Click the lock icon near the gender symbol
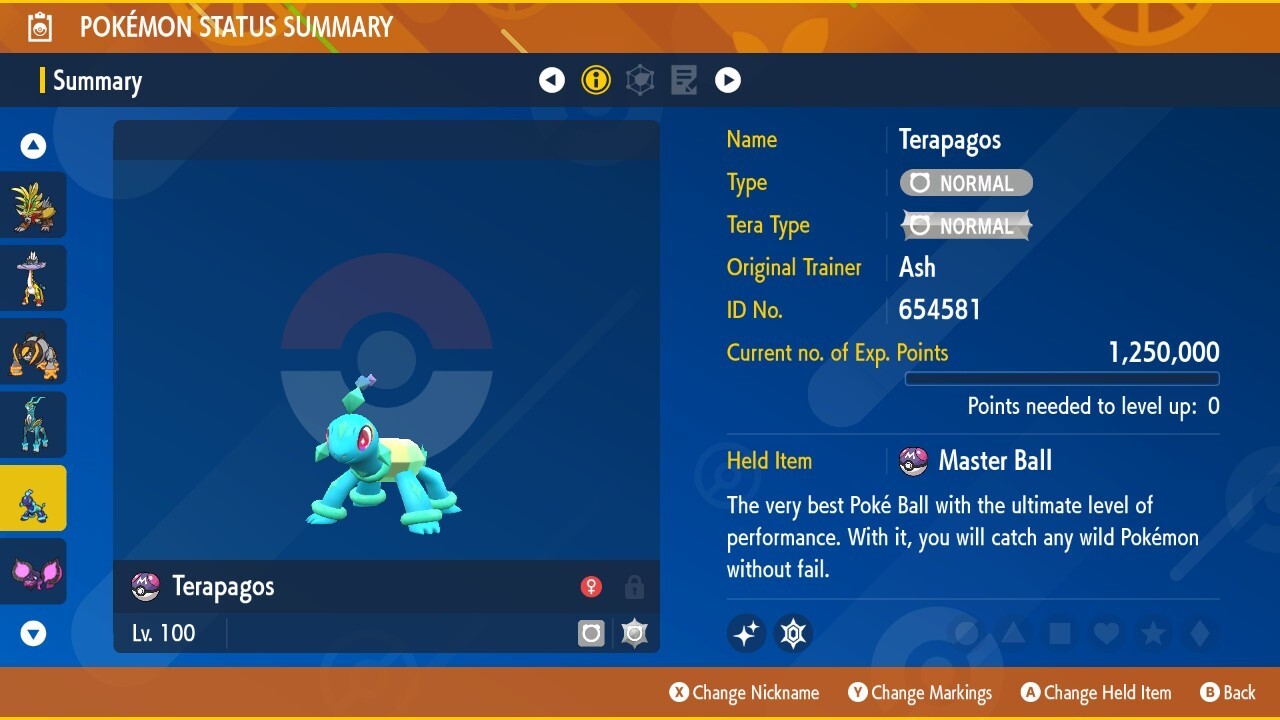1280x720 pixels. pyautogui.click(x=634, y=587)
